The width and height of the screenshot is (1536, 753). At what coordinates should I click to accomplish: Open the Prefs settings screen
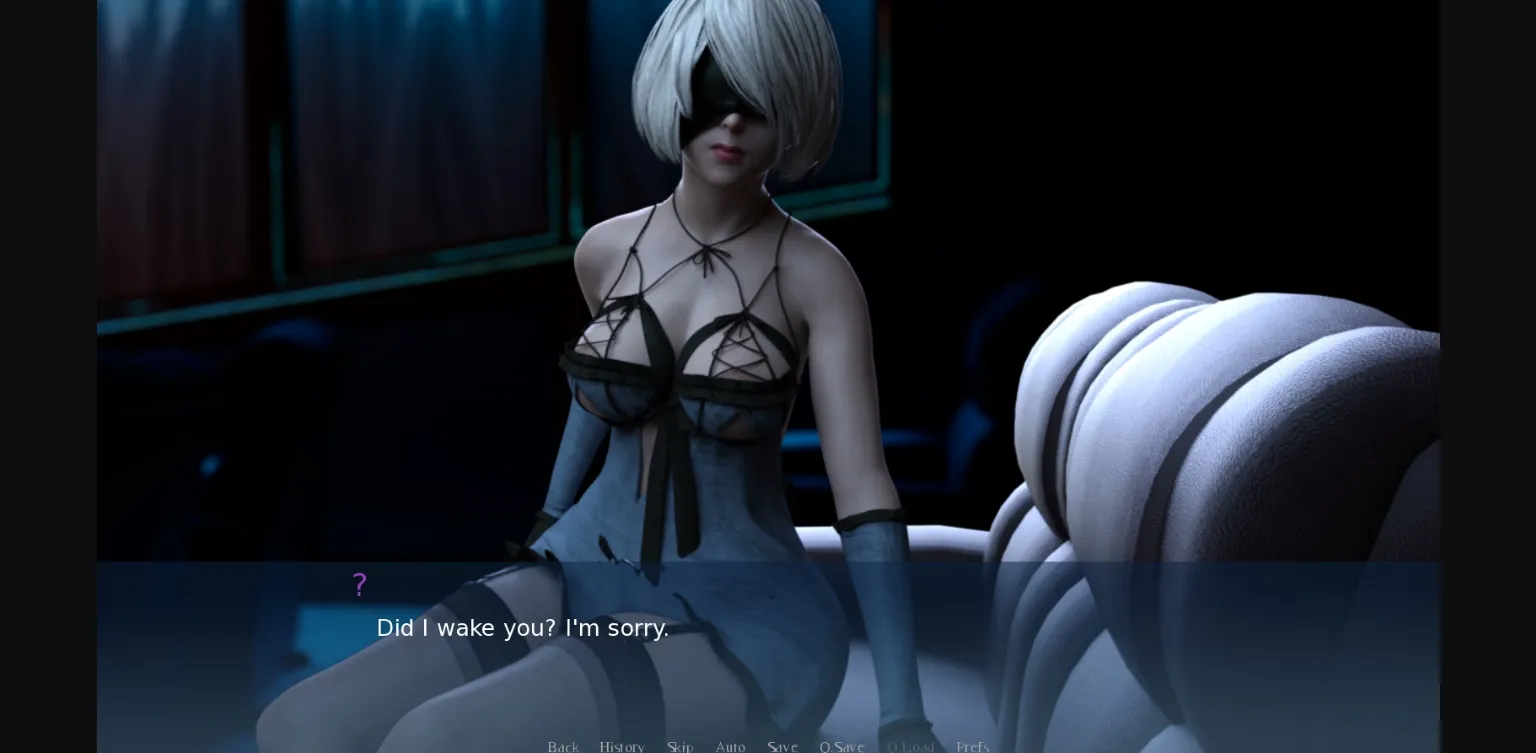click(x=972, y=747)
